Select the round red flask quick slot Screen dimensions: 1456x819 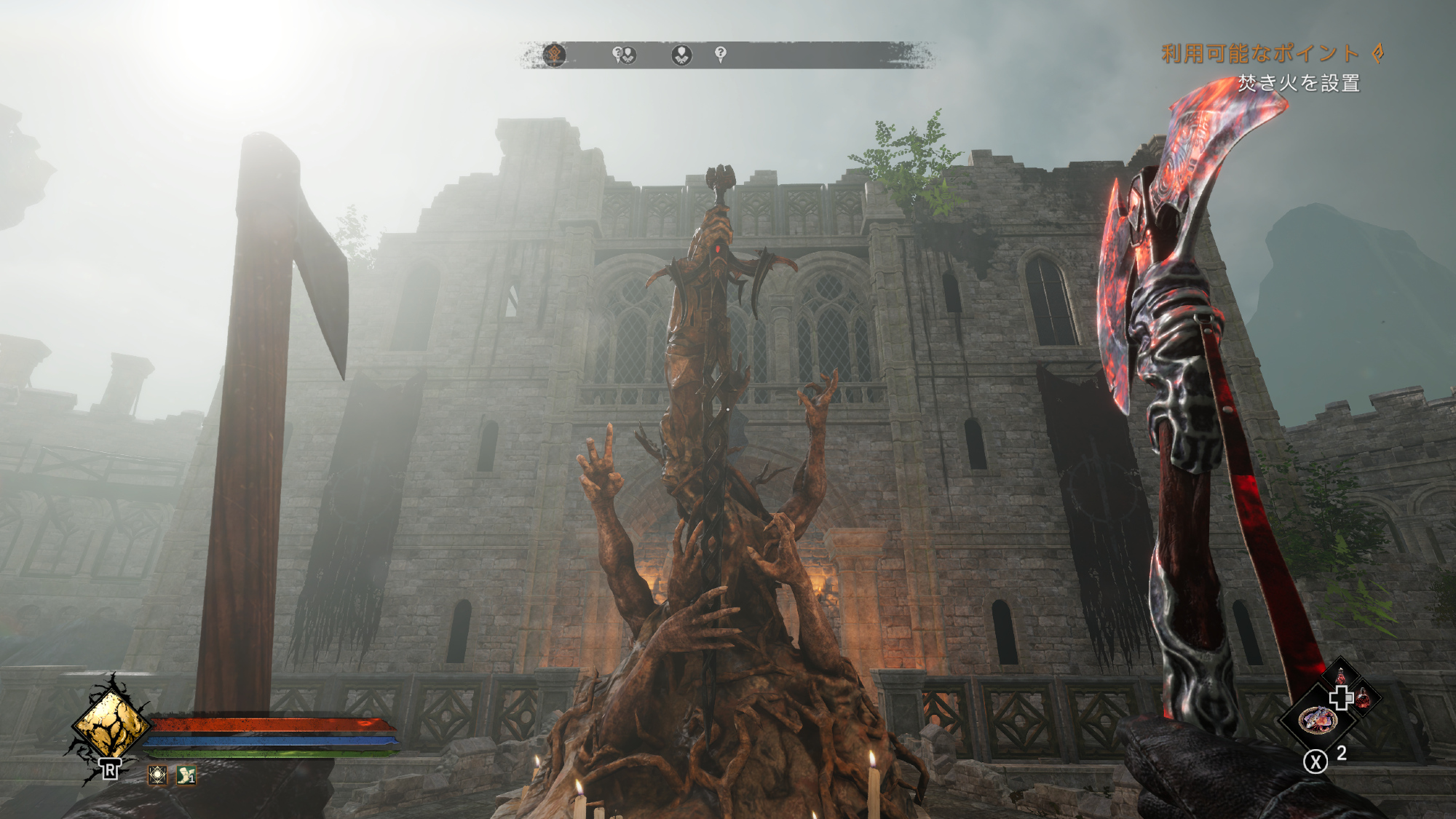point(1364,698)
